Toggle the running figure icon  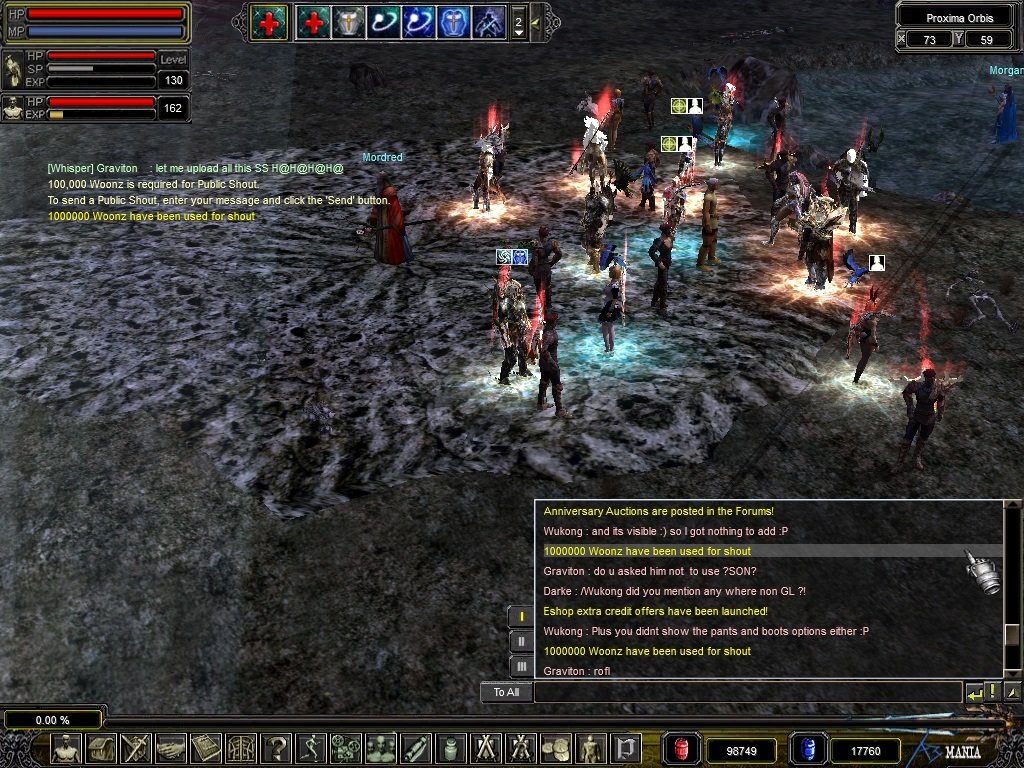[311, 748]
